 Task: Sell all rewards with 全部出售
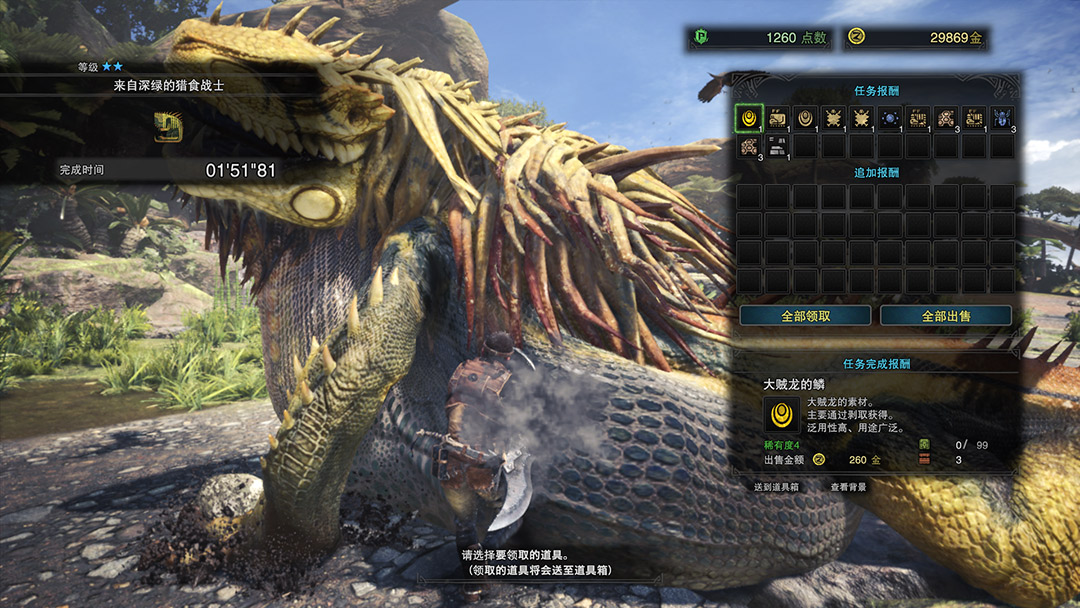tap(946, 316)
